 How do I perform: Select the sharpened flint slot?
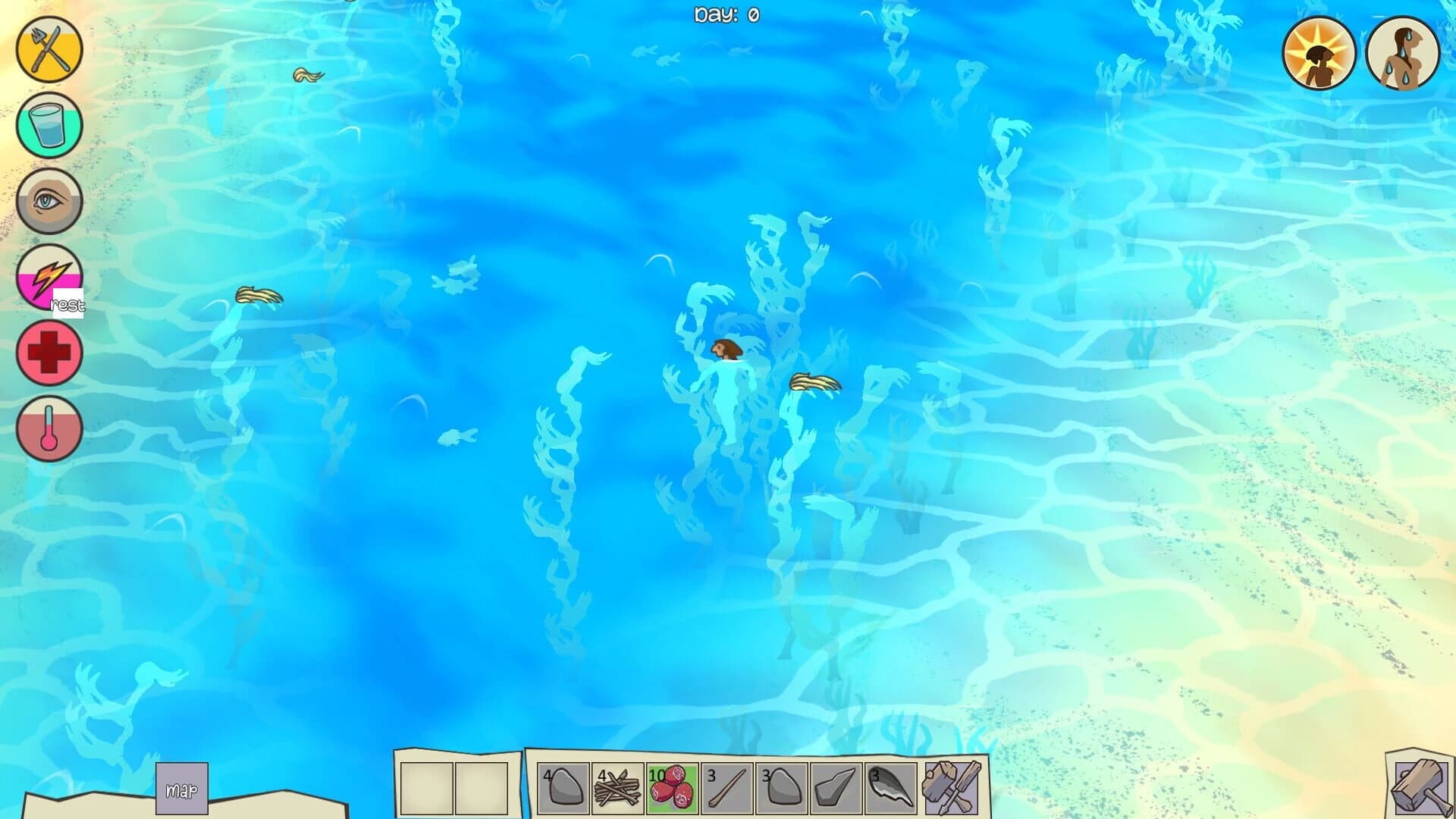point(837,789)
